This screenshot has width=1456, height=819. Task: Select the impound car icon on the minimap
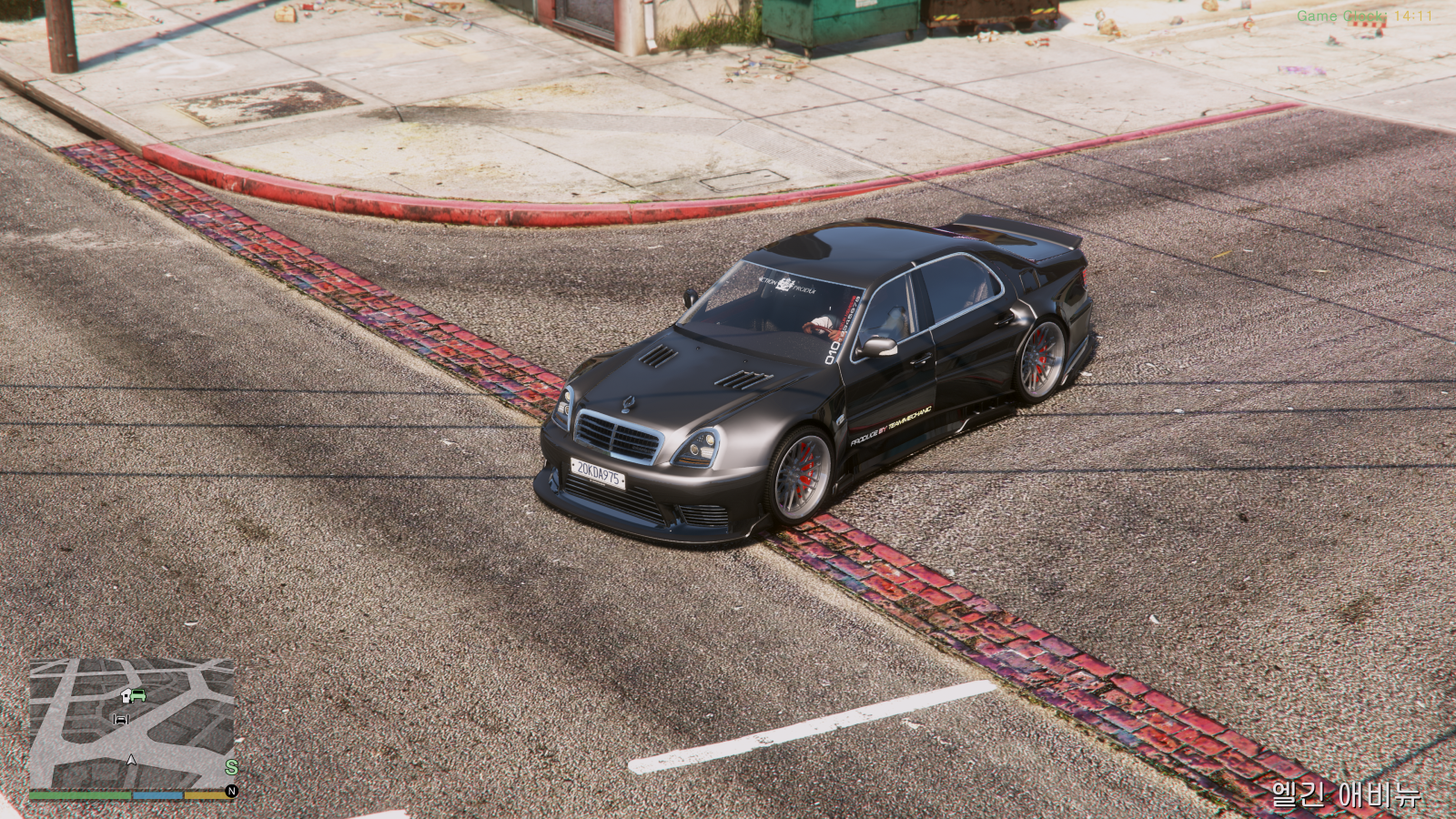(x=121, y=719)
